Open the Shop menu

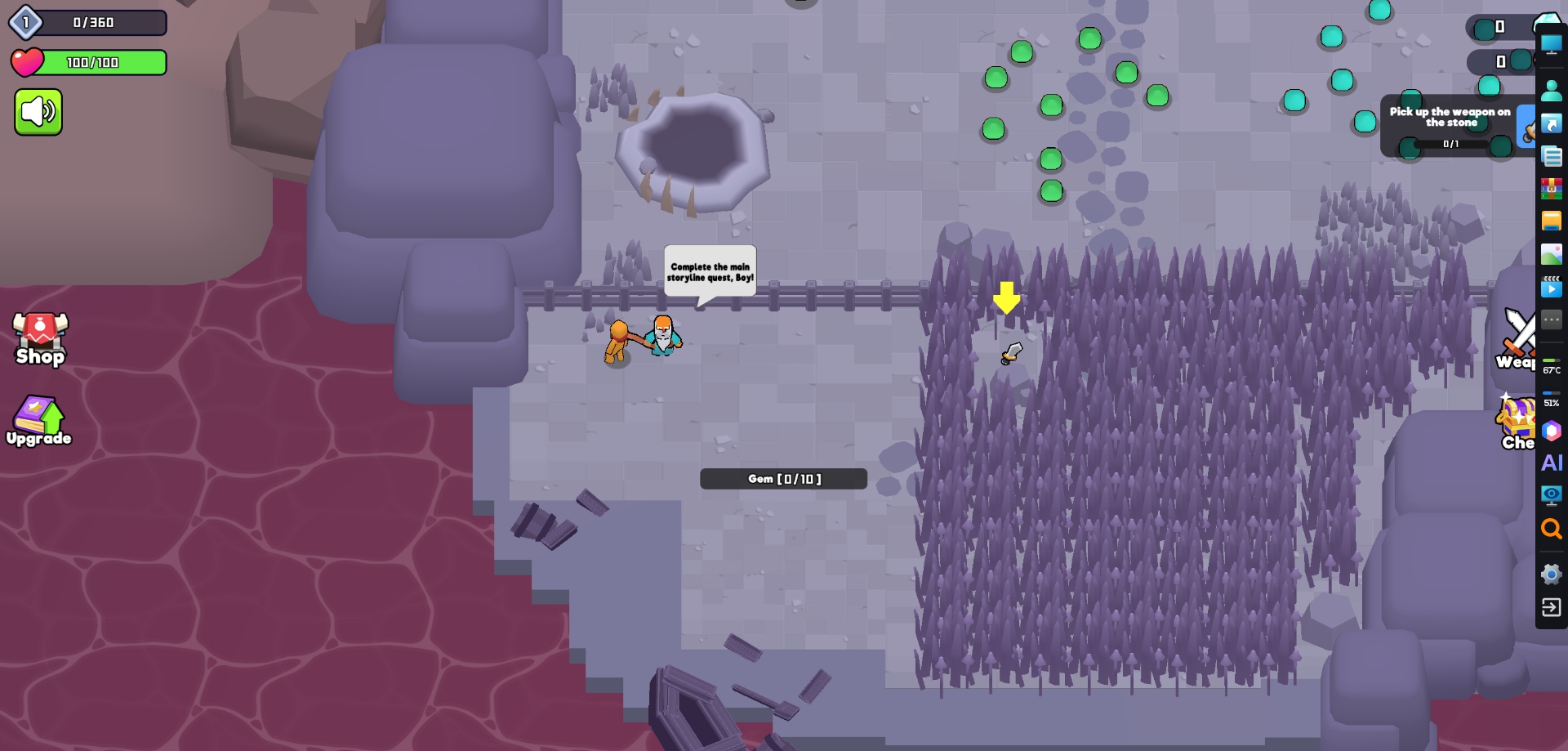[x=40, y=338]
